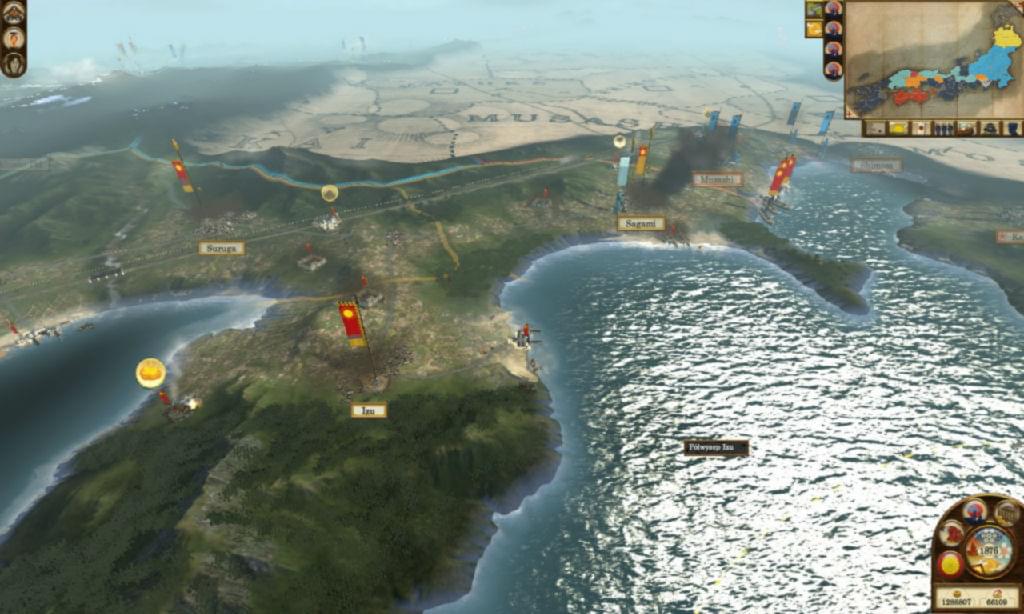Select the green terrain map mode icon

pyautogui.click(x=814, y=9)
